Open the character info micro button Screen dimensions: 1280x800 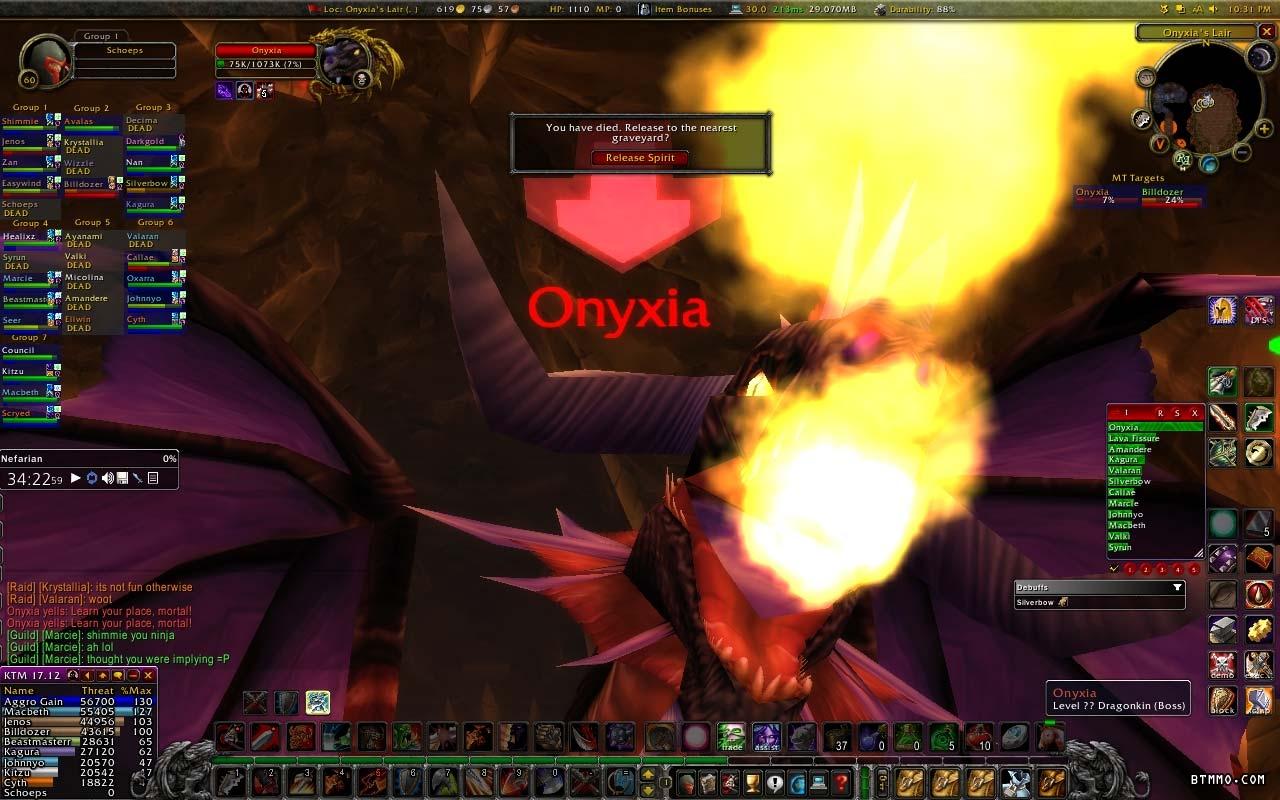point(685,781)
